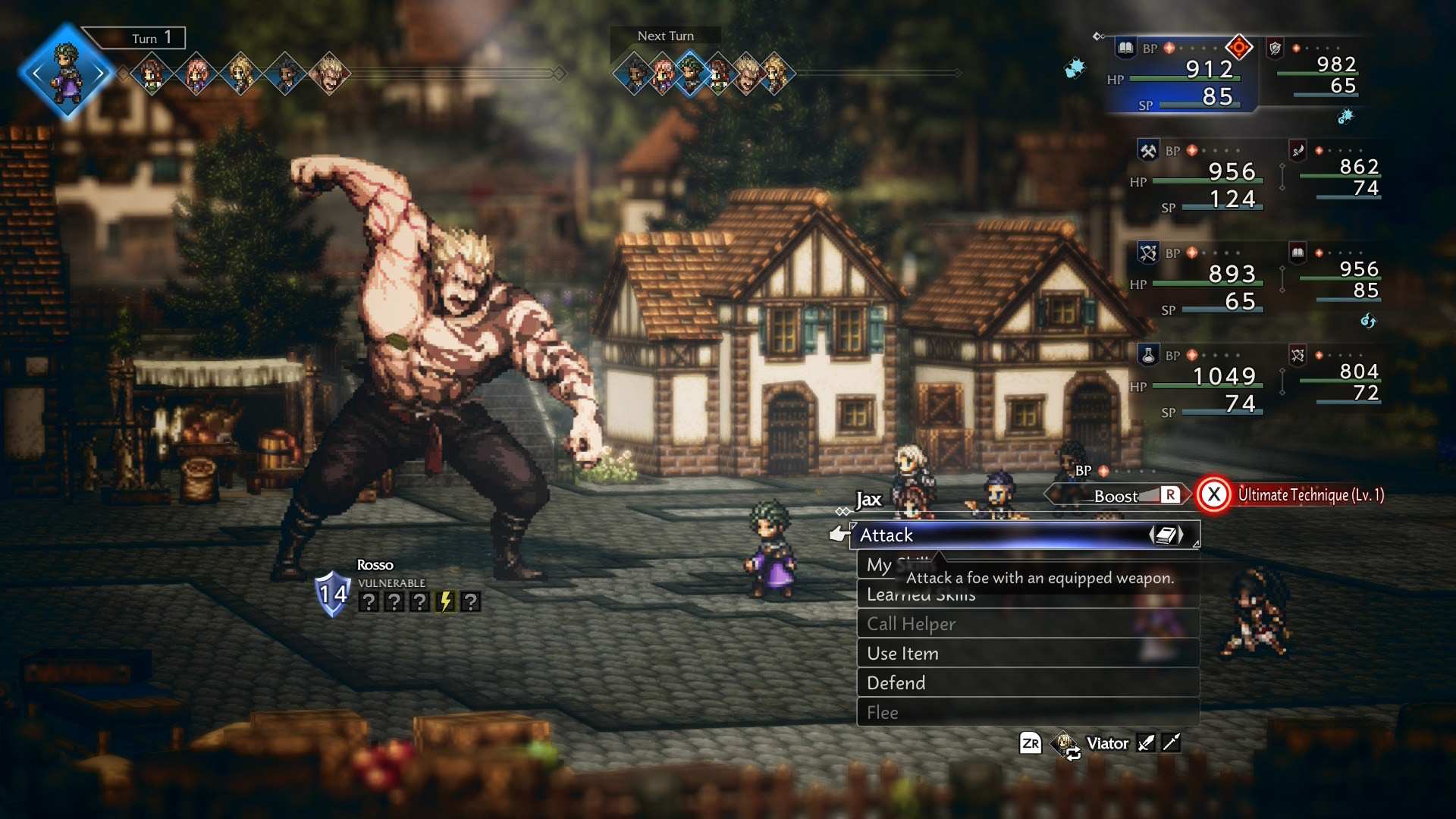
Task: Click Jax's large portrait in the turn order
Action: [x=67, y=72]
